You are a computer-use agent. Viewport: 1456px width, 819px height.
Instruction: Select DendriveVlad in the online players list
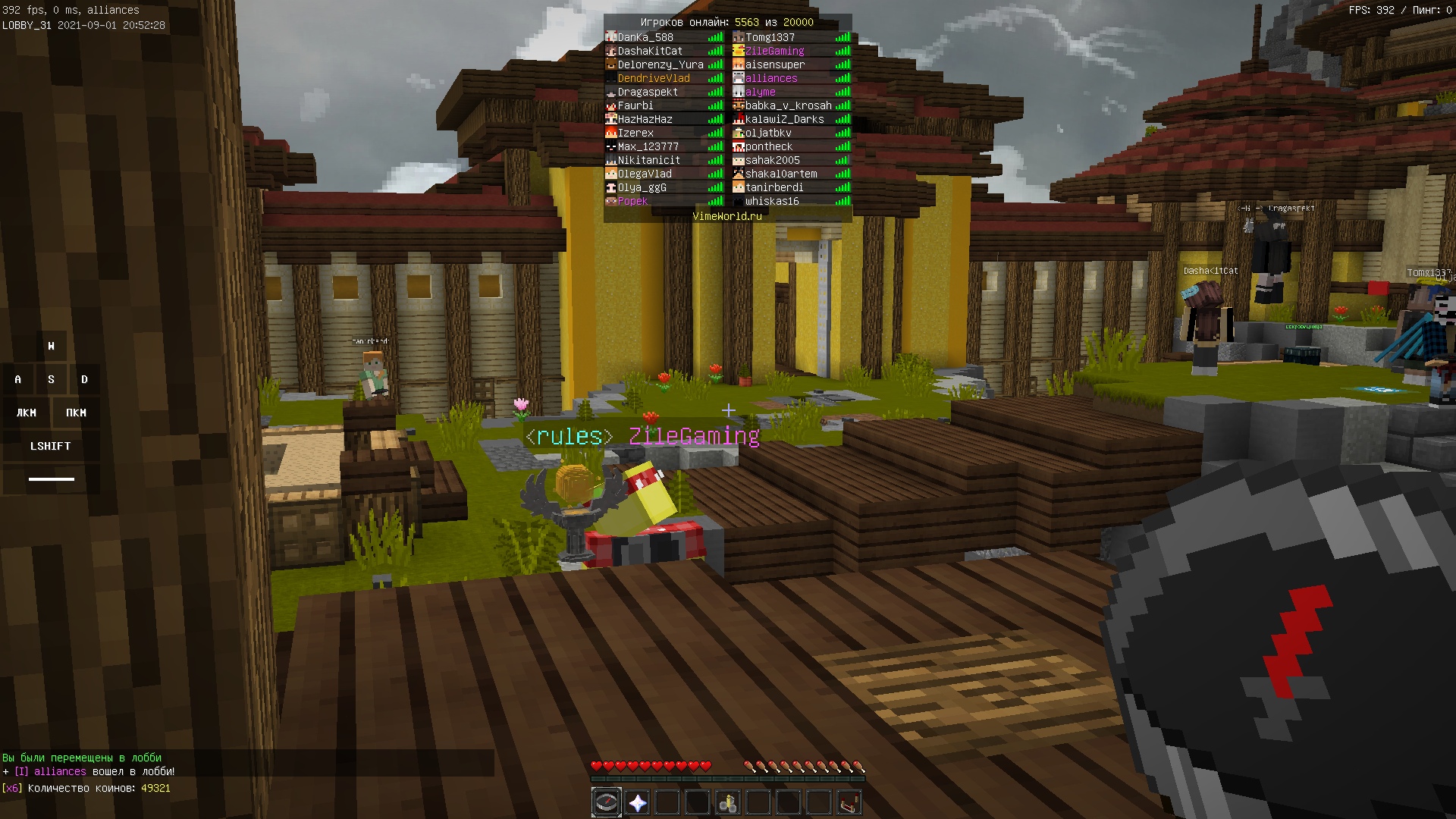[x=653, y=78]
